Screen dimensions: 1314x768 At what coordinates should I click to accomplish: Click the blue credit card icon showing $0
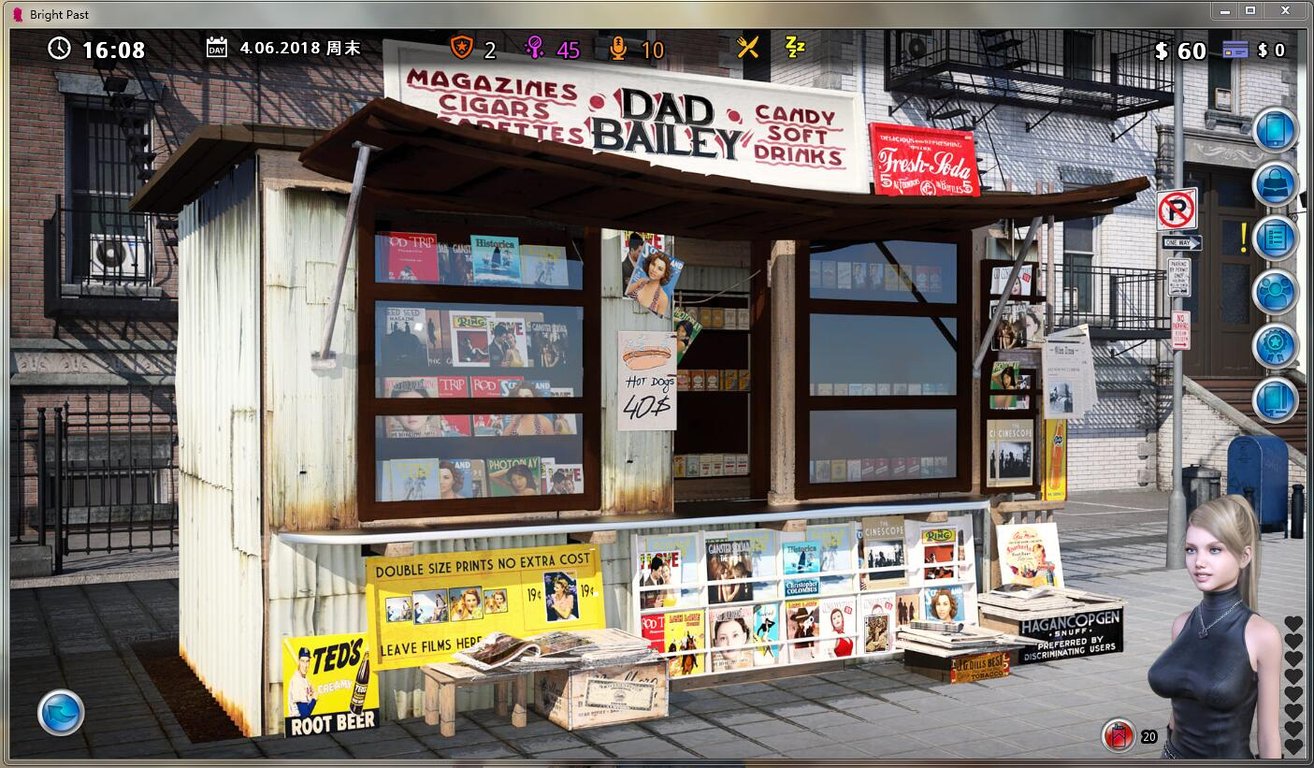coord(1236,48)
